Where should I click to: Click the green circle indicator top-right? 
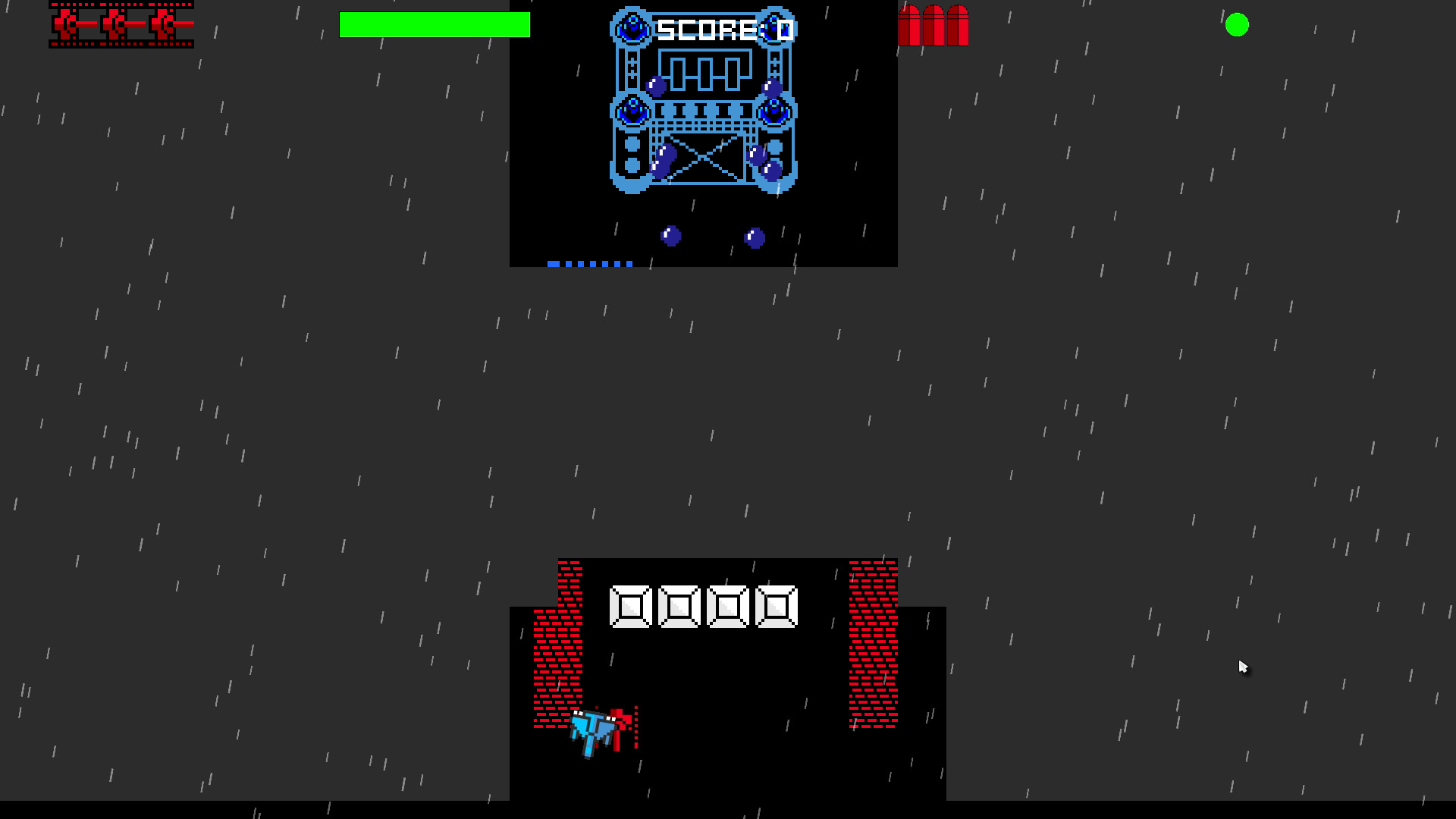click(x=1238, y=26)
